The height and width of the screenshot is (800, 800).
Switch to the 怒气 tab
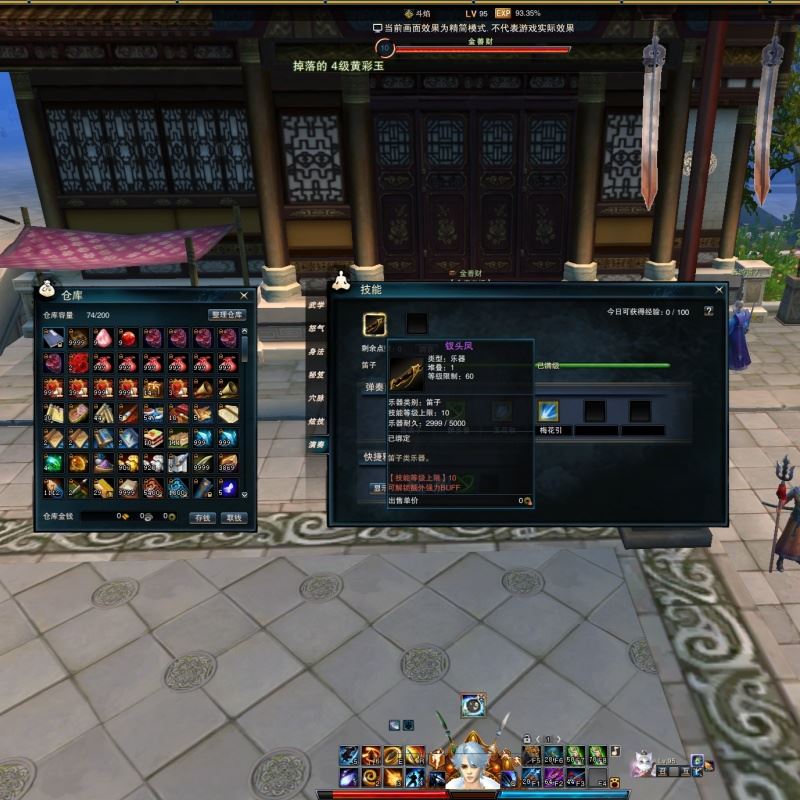click(317, 329)
